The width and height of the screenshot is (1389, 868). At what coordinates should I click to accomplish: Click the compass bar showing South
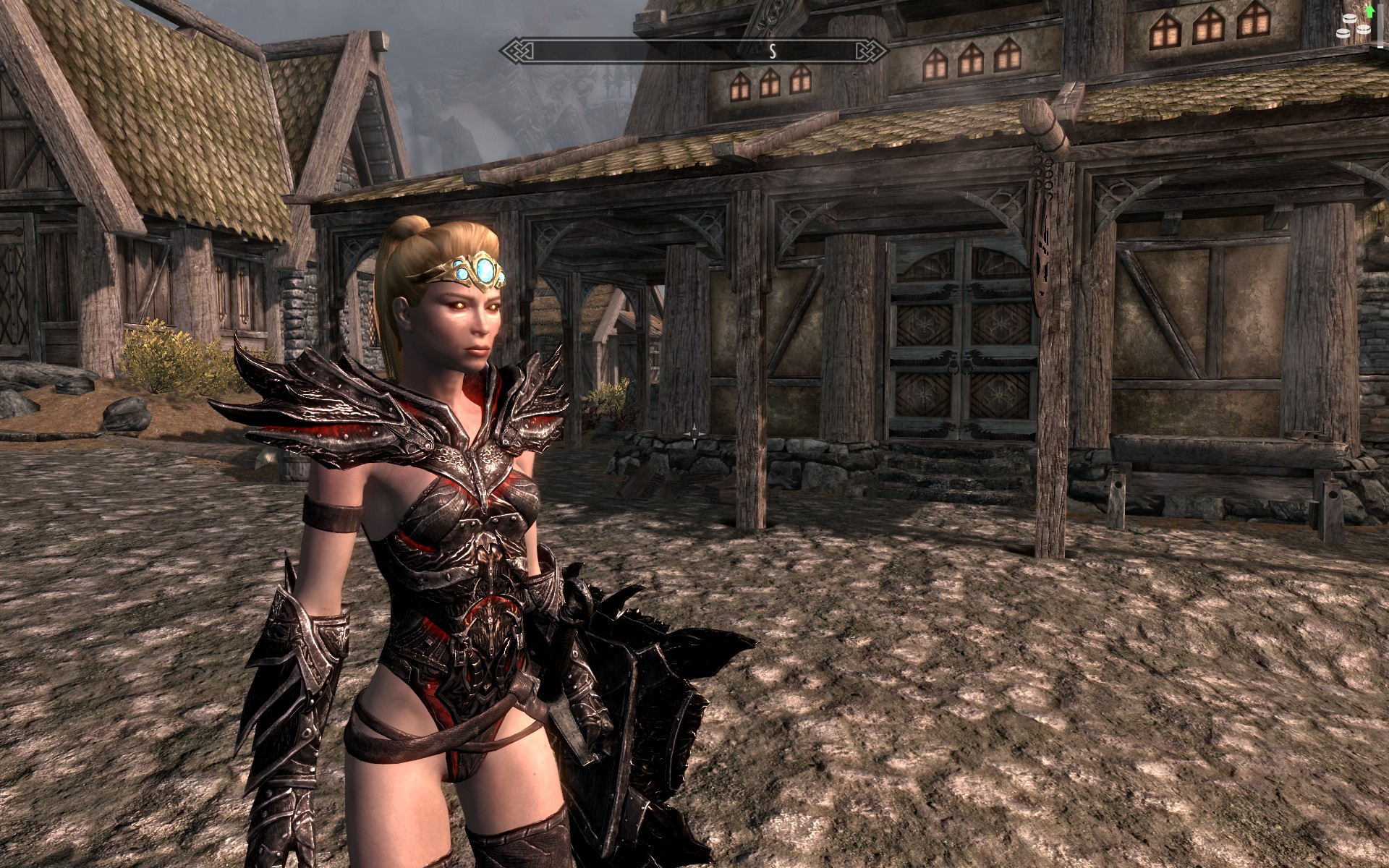click(694, 51)
